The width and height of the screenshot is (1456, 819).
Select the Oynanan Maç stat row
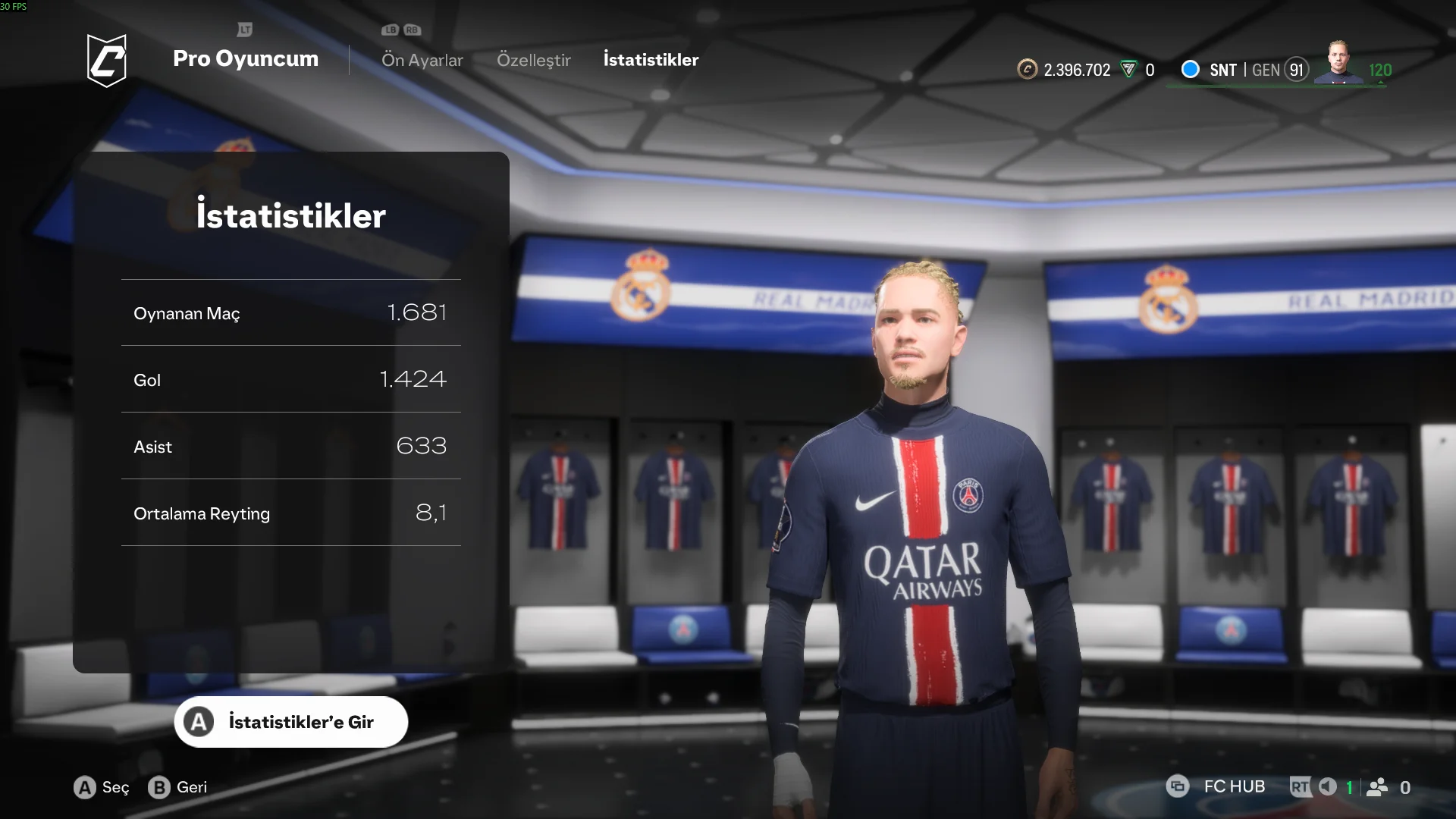[x=291, y=313]
